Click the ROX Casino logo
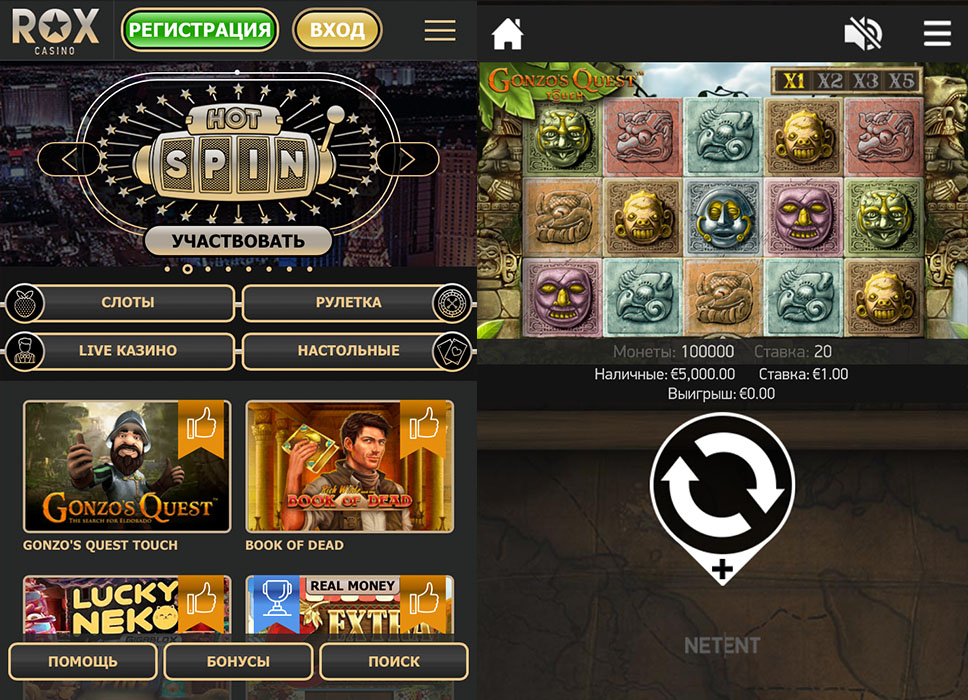Screen dimensions: 968x700 point(56,29)
